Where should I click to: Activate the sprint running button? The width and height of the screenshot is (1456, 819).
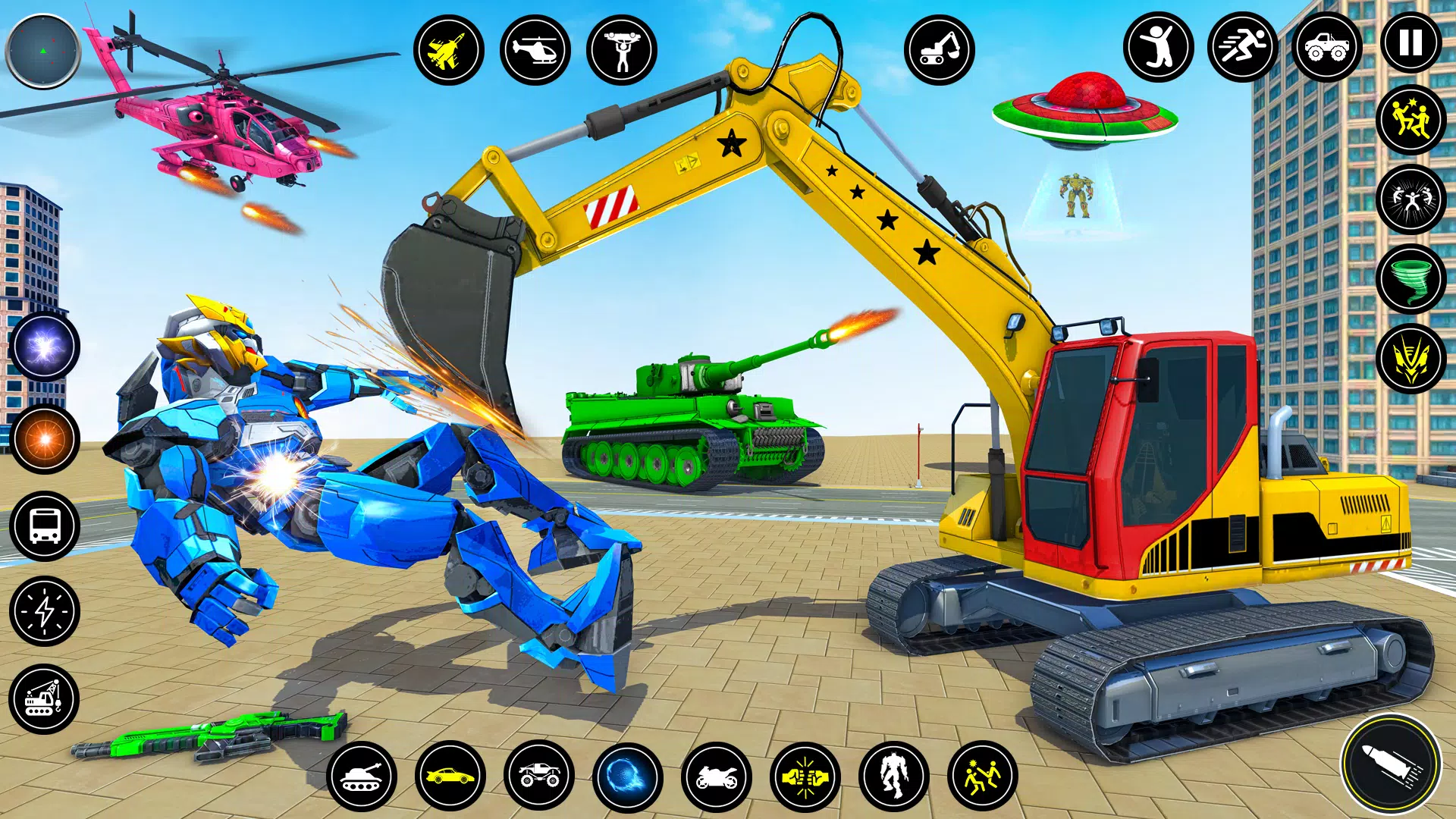(1242, 47)
